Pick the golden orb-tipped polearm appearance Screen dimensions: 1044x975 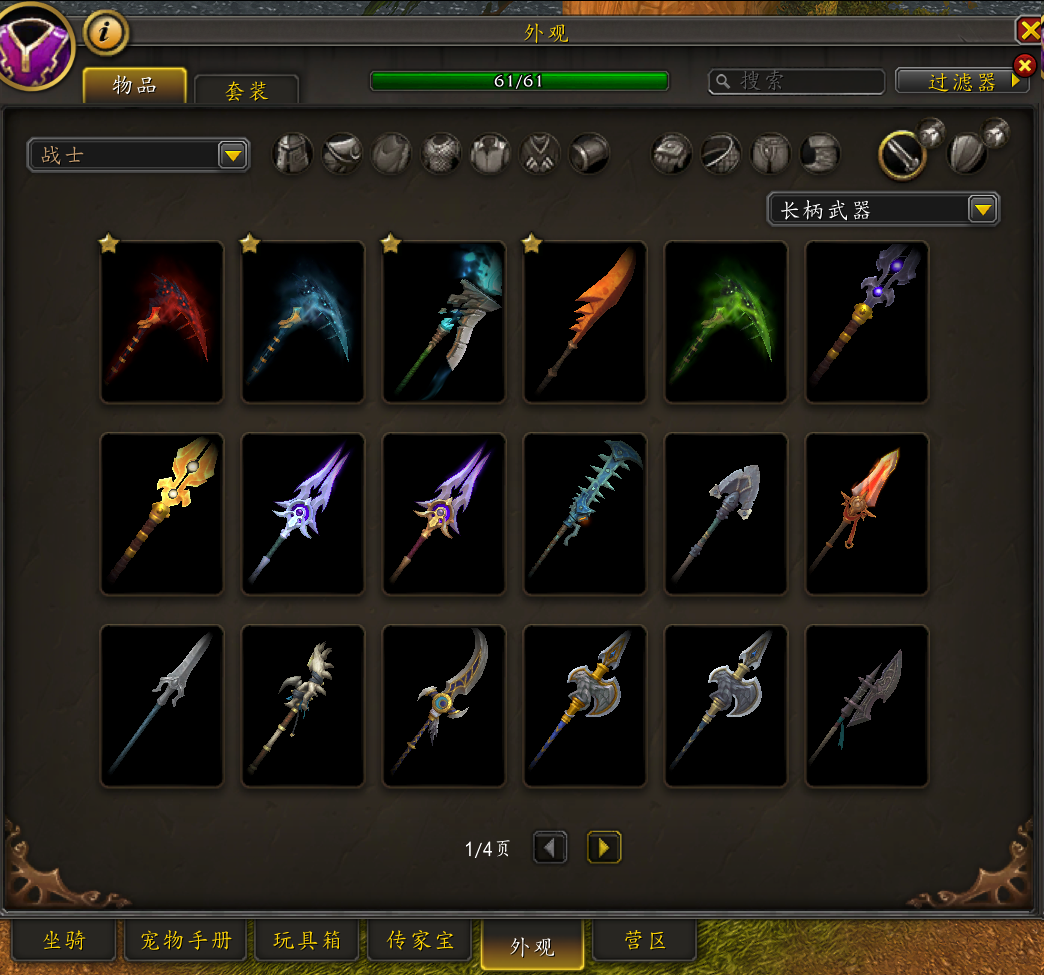[x=162, y=514]
